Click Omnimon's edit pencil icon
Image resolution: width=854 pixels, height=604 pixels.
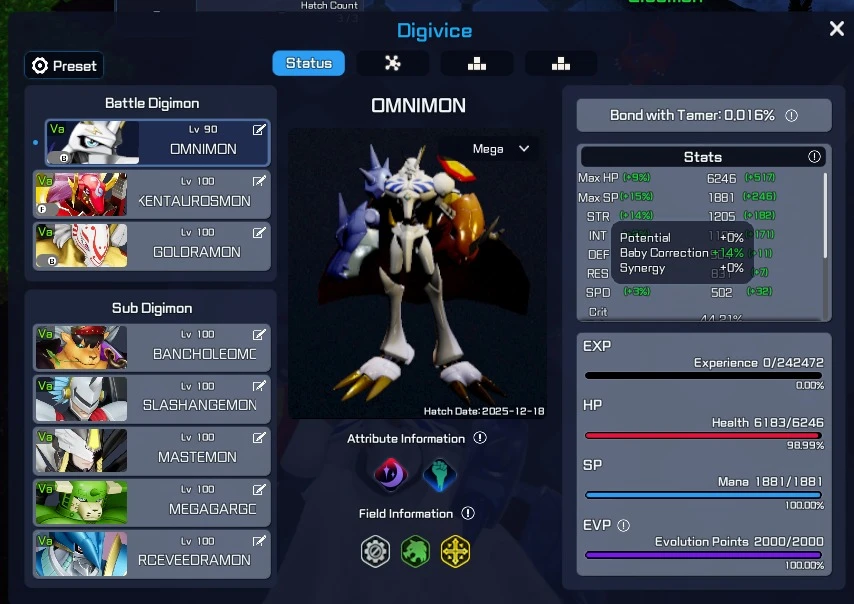pos(259,130)
